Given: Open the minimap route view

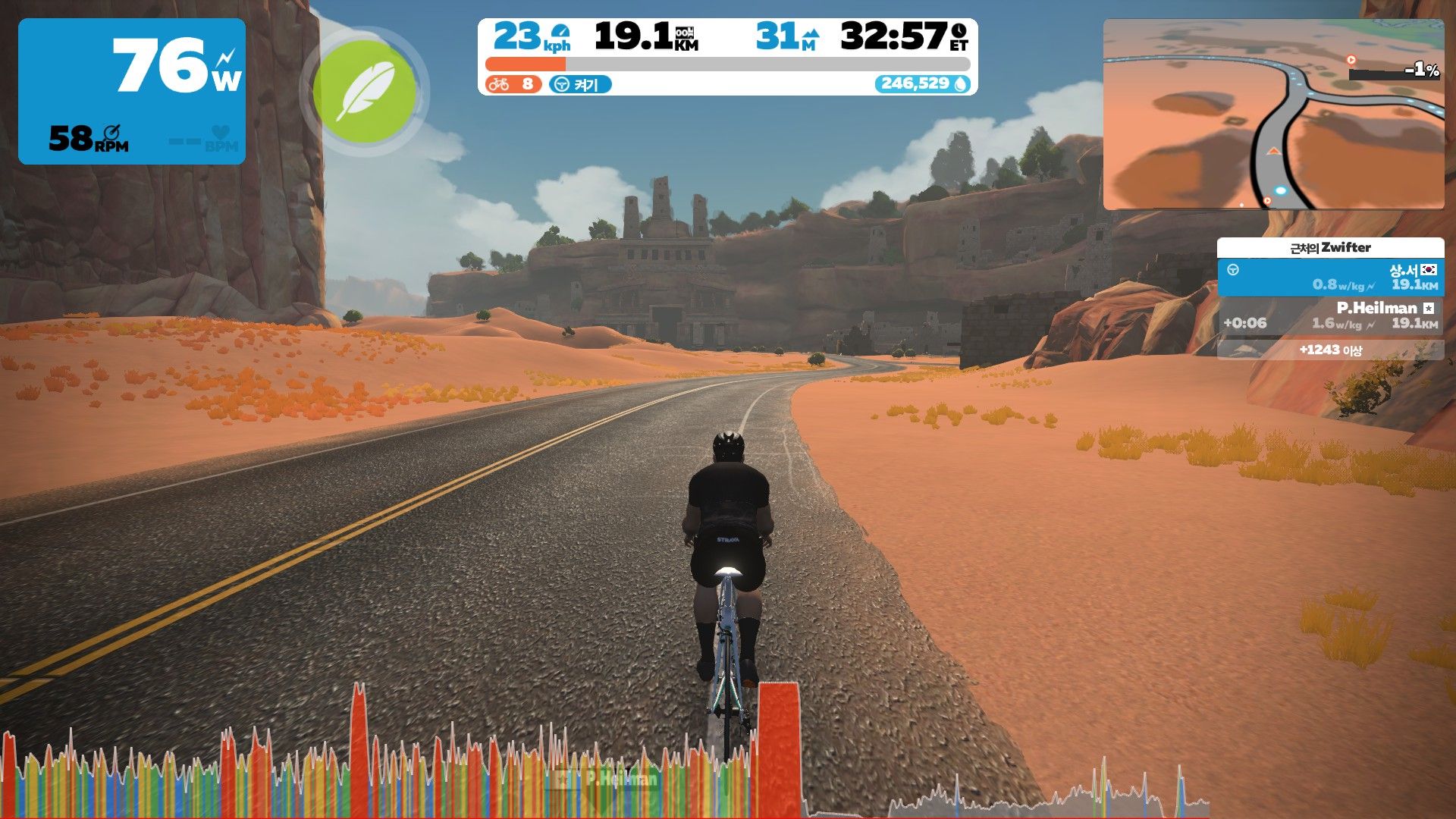Looking at the screenshot, I should click(1273, 115).
